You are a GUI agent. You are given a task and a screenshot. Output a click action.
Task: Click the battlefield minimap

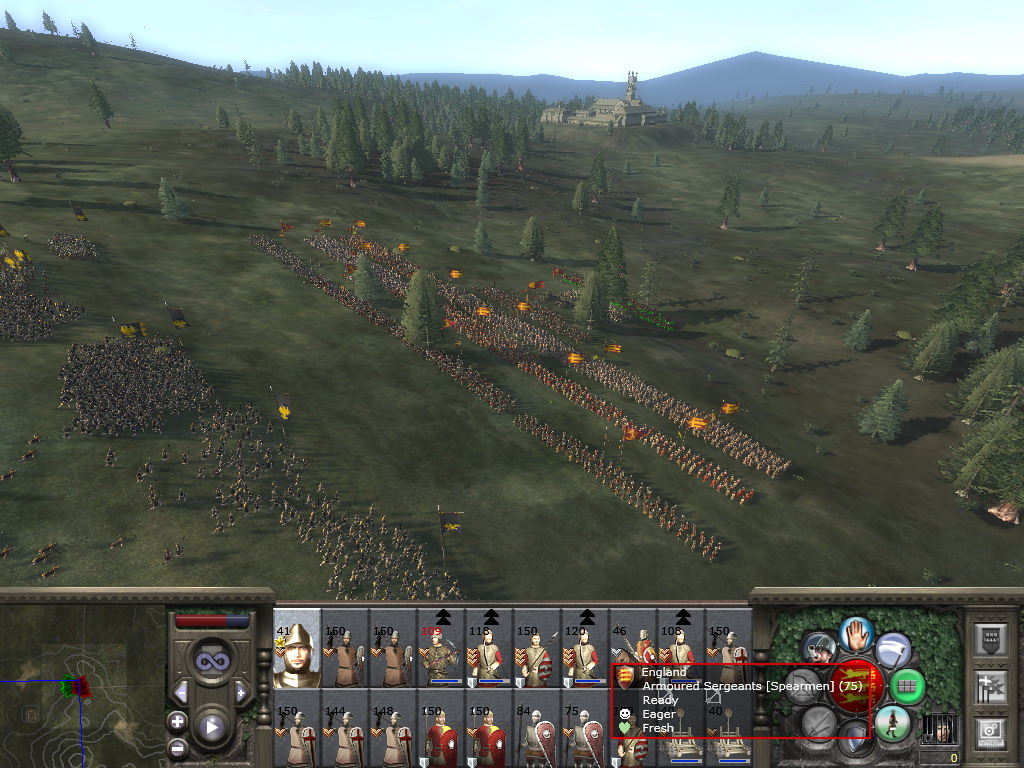pos(82,686)
